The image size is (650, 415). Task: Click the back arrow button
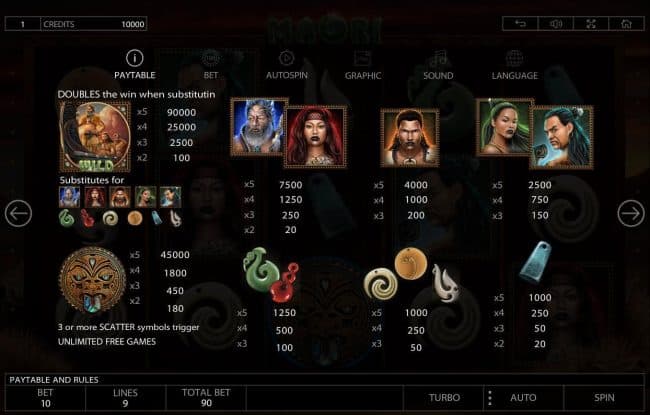coord(520,23)
